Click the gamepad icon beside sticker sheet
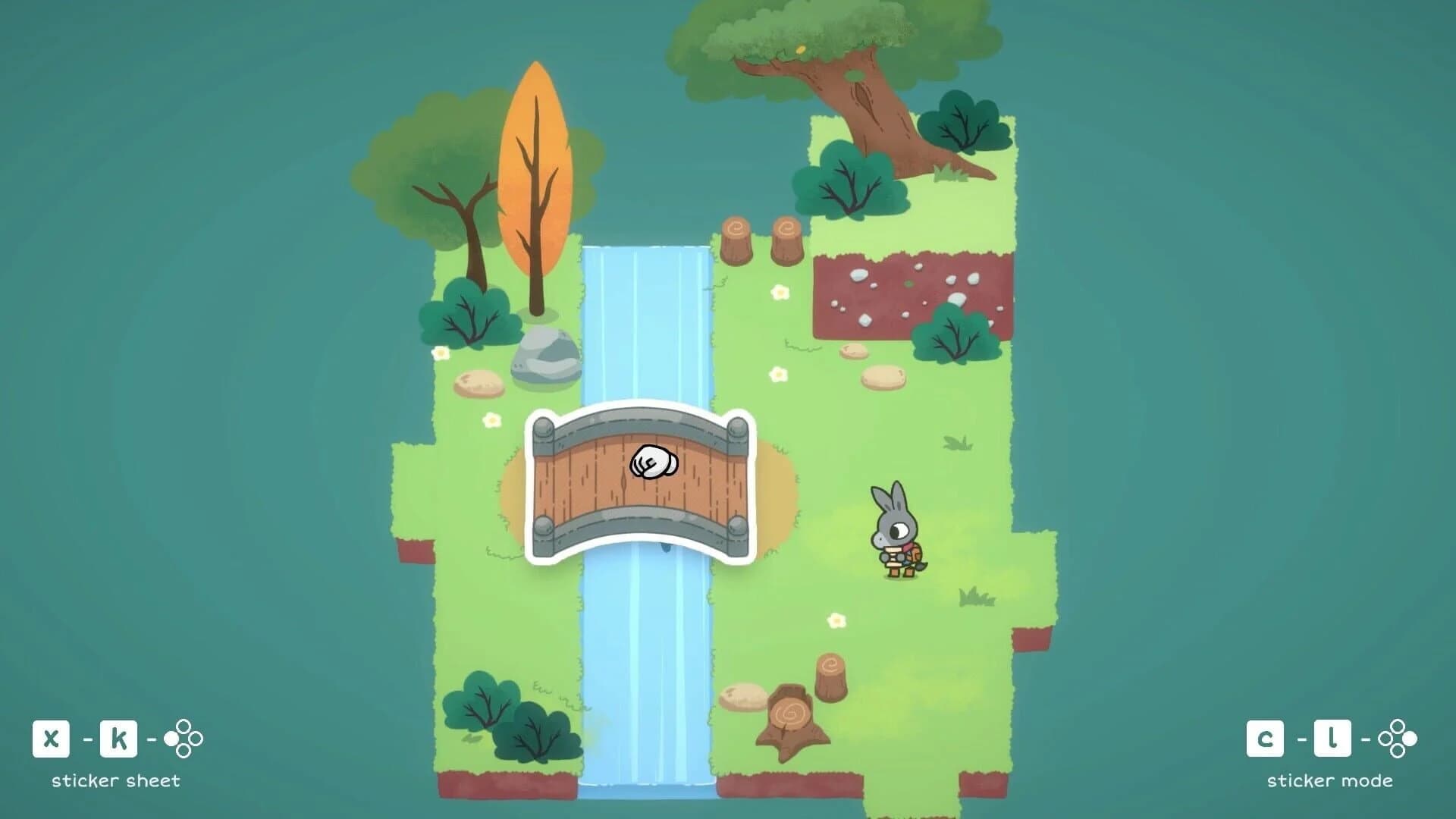Image resolution: width=1456 pixels, height=819 pixels. [x=182, y=738]
